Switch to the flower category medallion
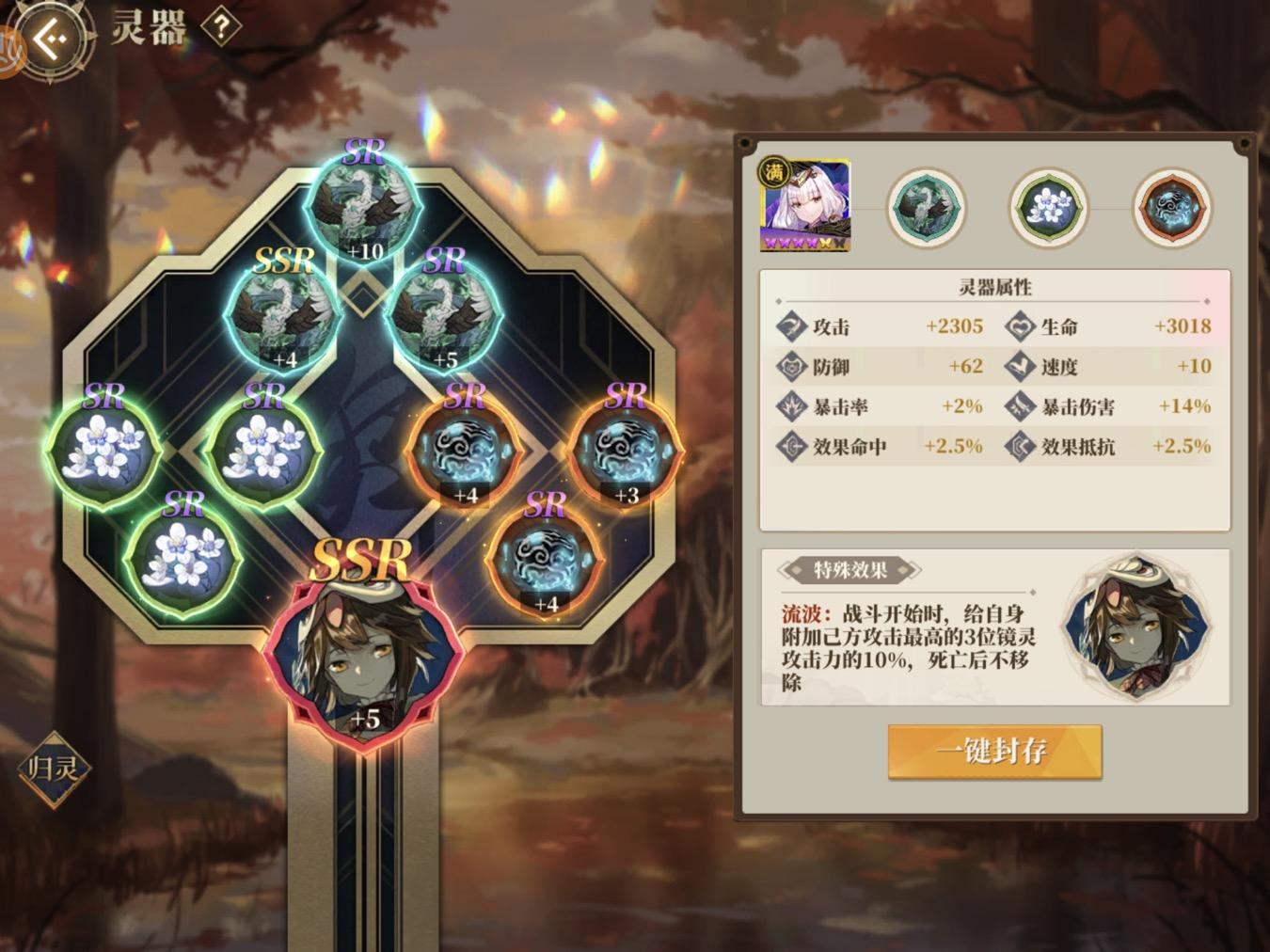 (1047, 207)
